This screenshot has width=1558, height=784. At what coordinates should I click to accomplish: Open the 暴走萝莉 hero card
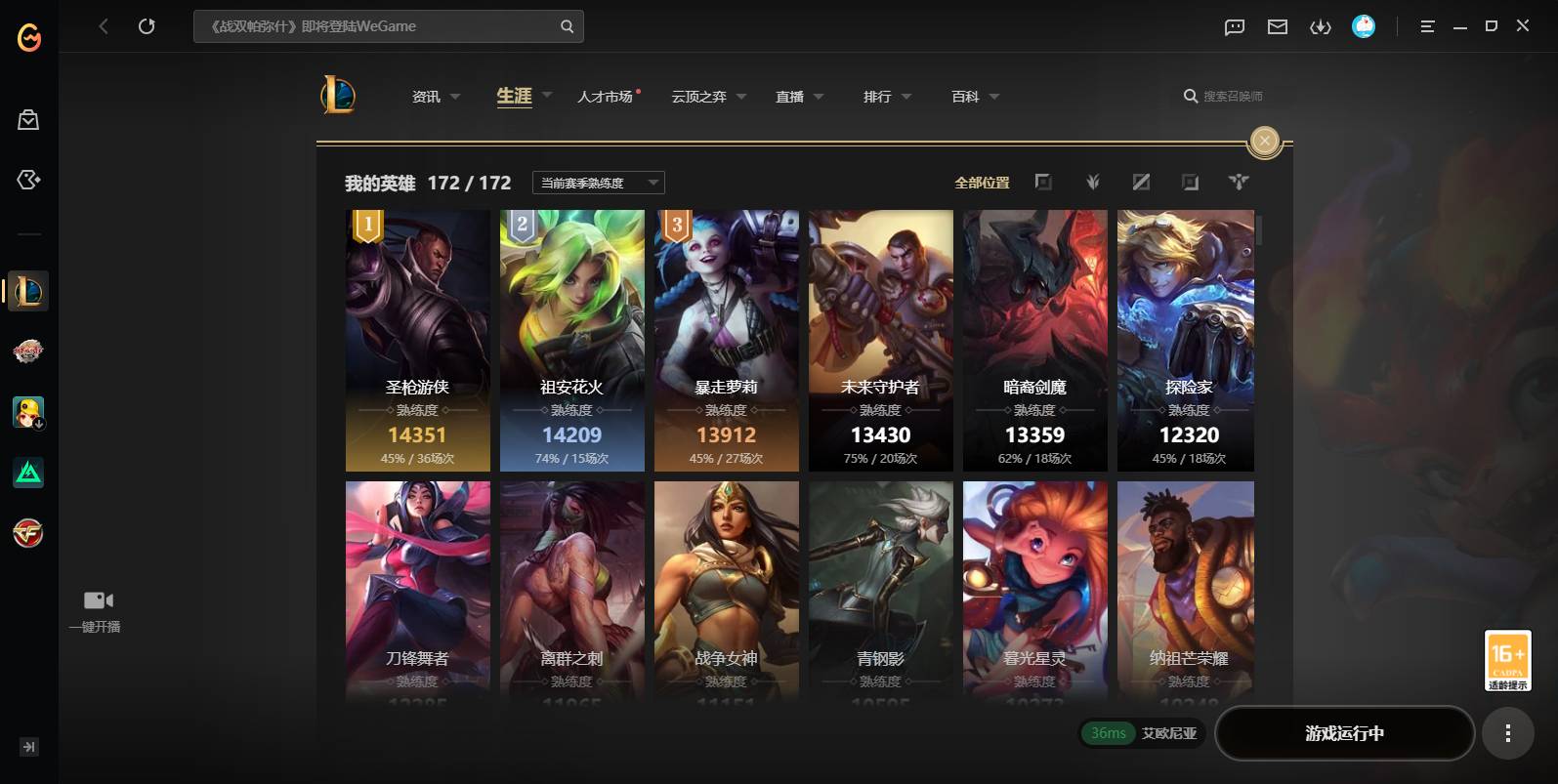pos(727,341)
